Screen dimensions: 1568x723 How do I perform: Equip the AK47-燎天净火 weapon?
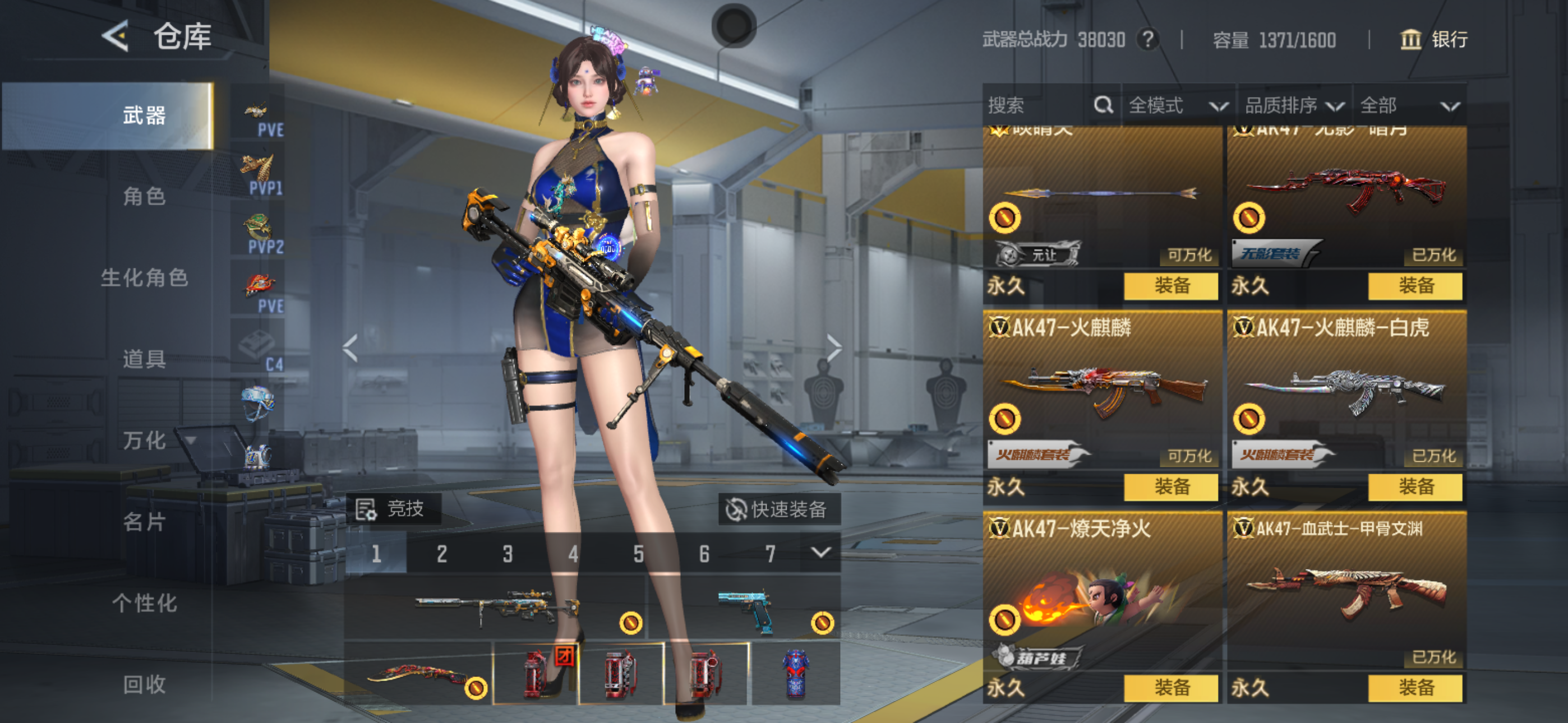coord(1170,688)
